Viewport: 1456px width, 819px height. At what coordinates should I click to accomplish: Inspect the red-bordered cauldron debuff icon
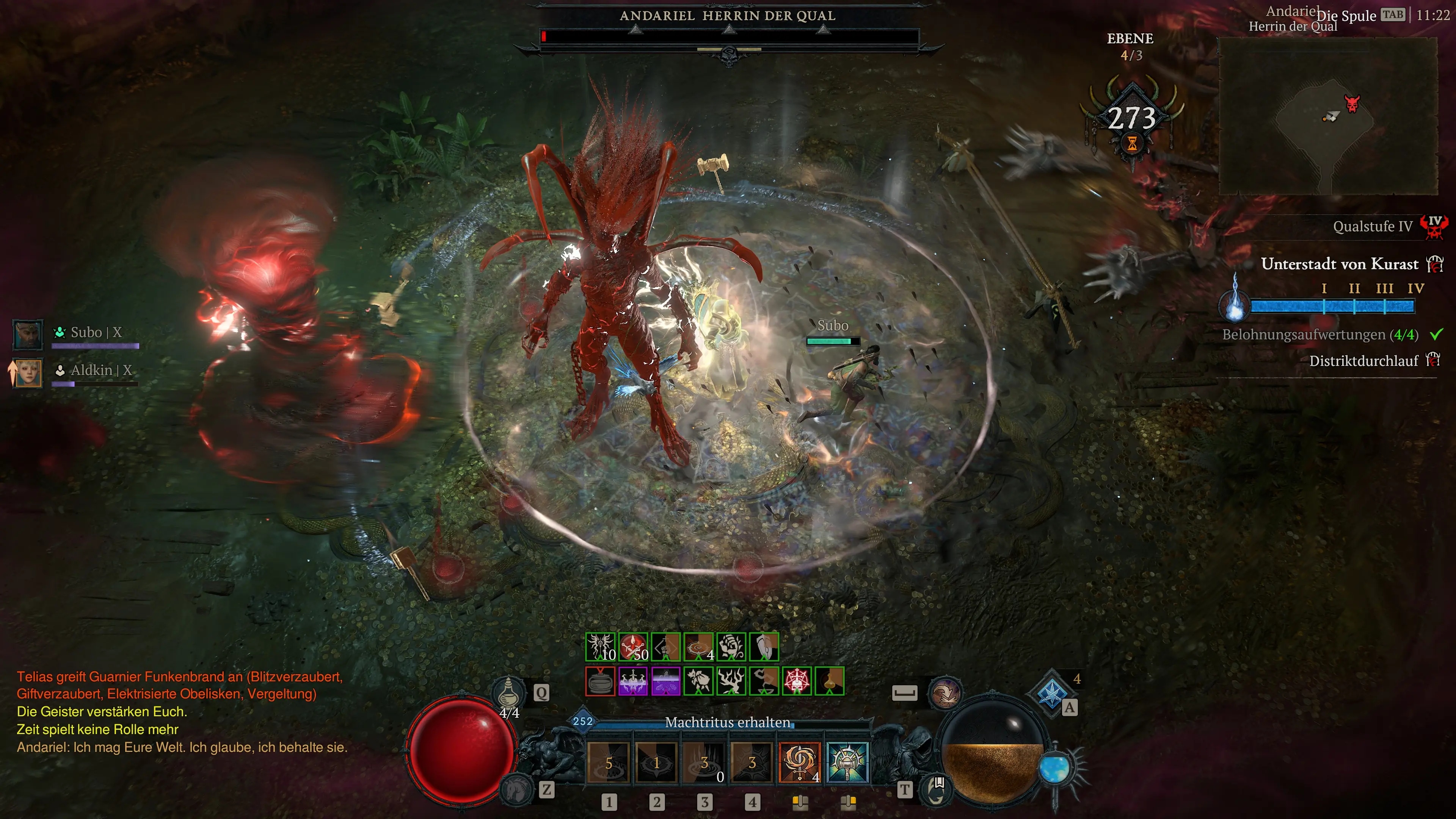[x=600, y=681]
